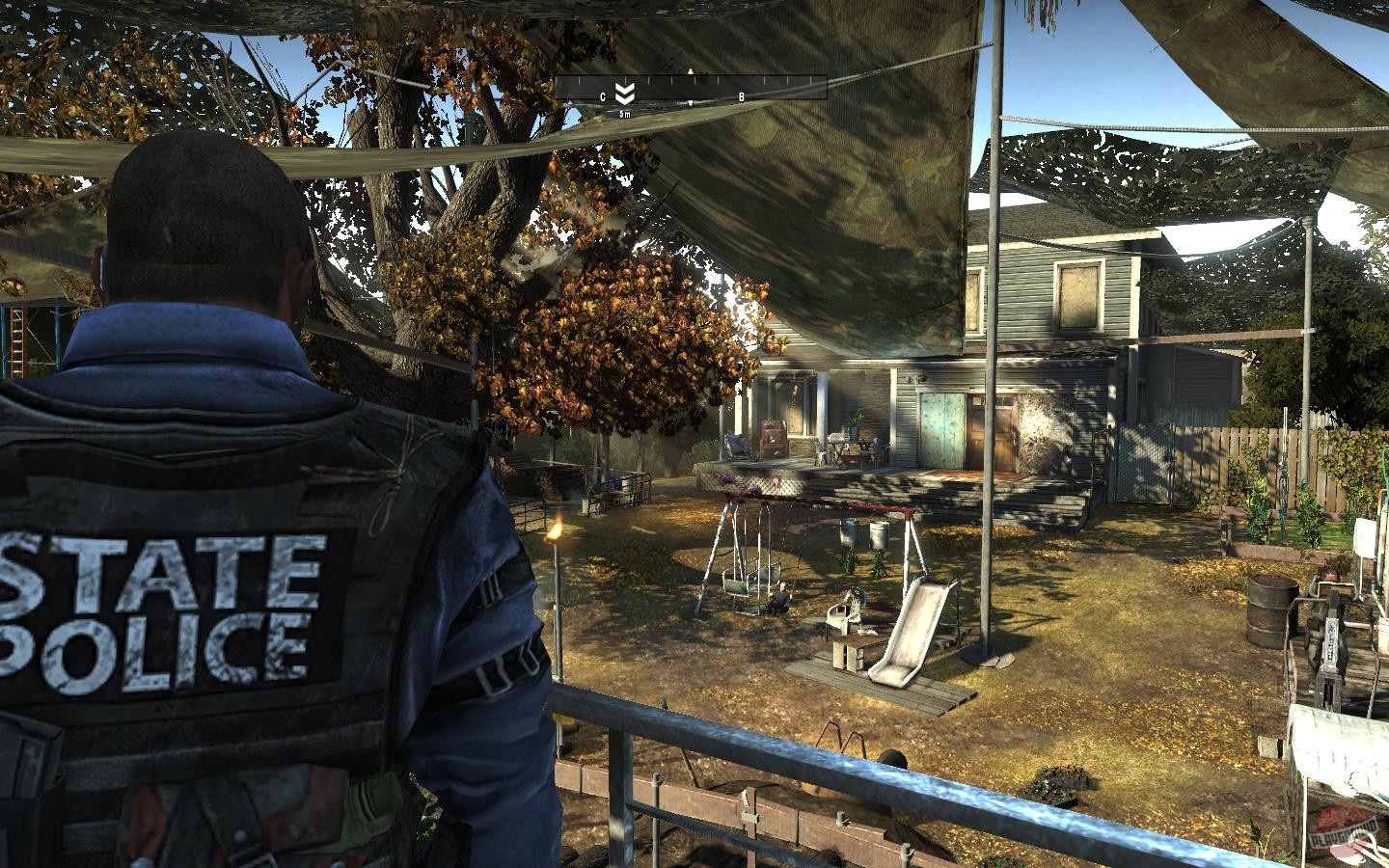The image size is (1389, 868).
Task: Select objective marker C on the compass
Action: click(x=603, y=95)
